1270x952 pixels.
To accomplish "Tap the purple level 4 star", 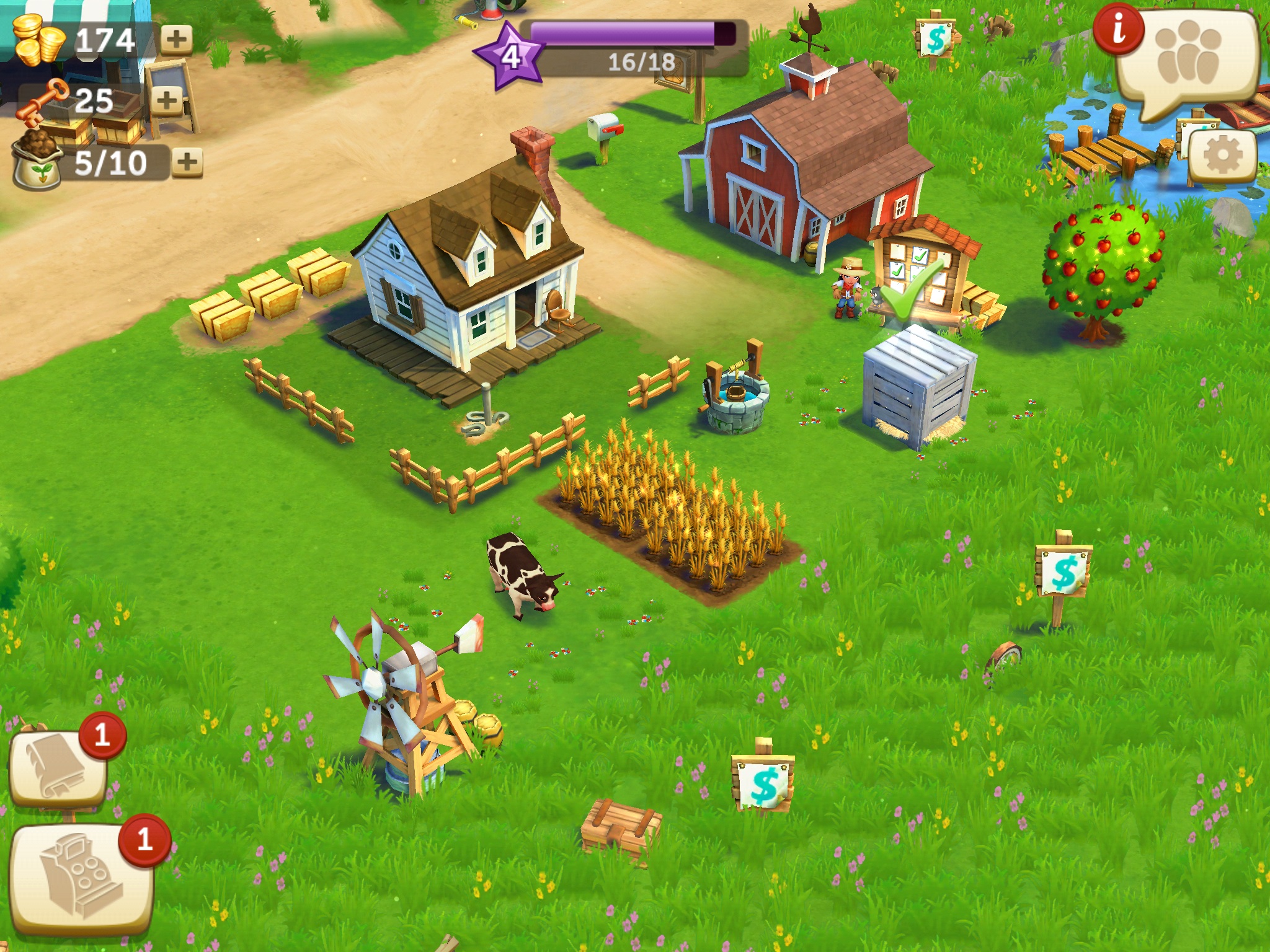I will point(510,57).
